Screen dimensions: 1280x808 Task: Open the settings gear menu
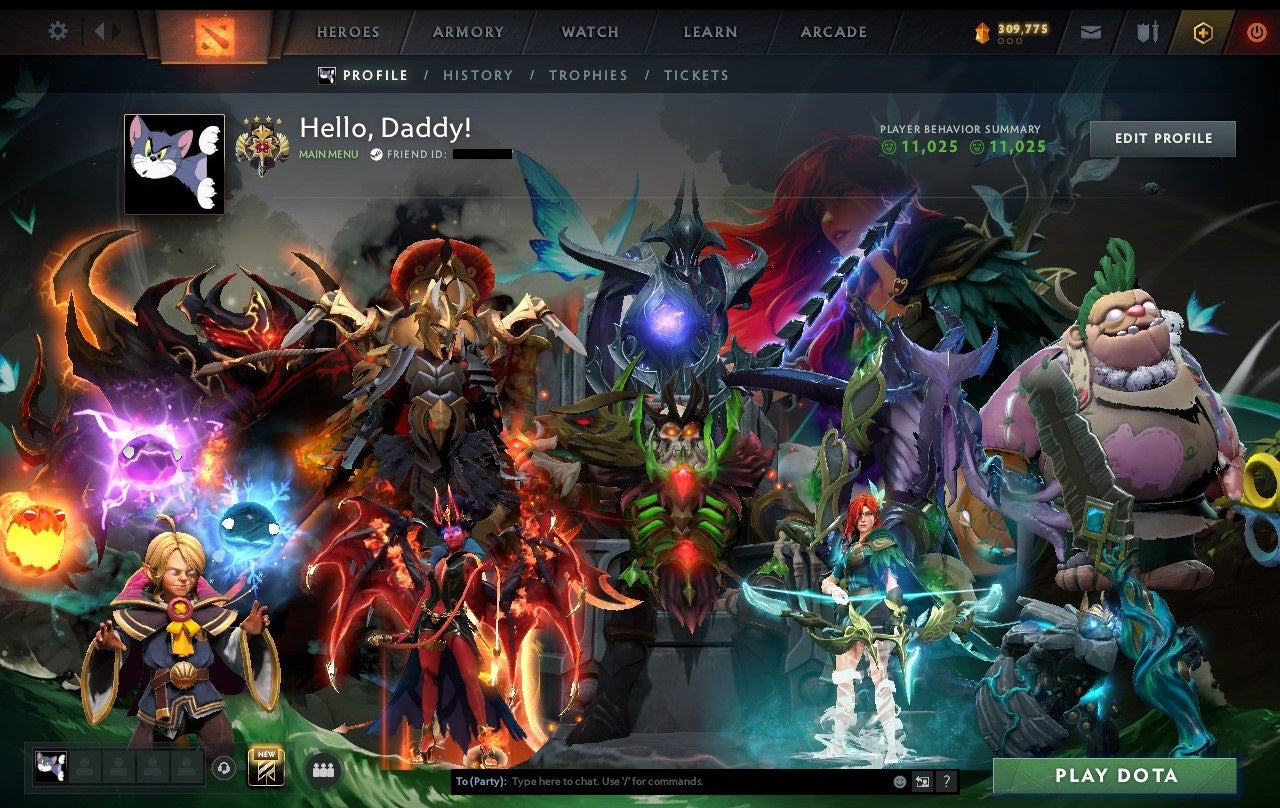point(57,31)
